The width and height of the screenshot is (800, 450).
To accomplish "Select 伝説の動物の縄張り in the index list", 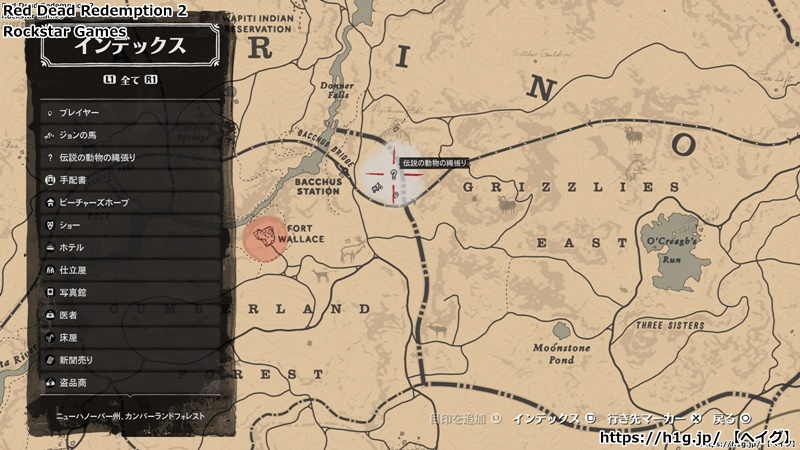I will pyautogui.click(x=130, y=158).
